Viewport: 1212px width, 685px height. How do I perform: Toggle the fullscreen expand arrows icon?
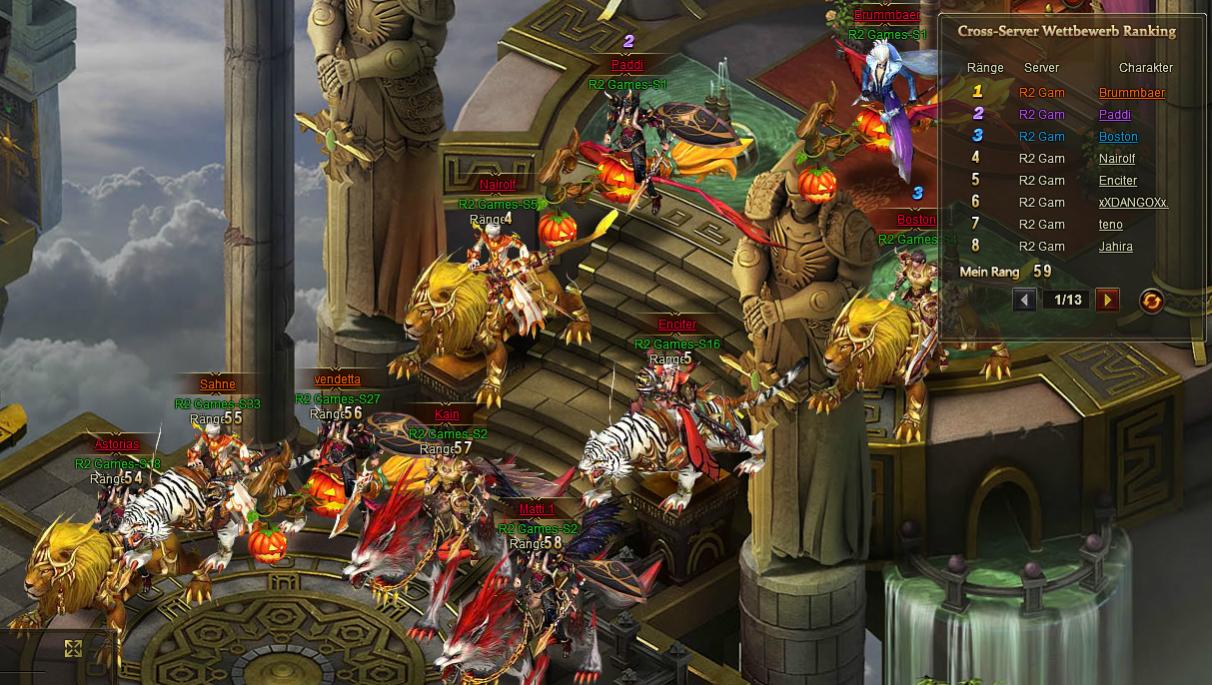click(x=73, y=649)
